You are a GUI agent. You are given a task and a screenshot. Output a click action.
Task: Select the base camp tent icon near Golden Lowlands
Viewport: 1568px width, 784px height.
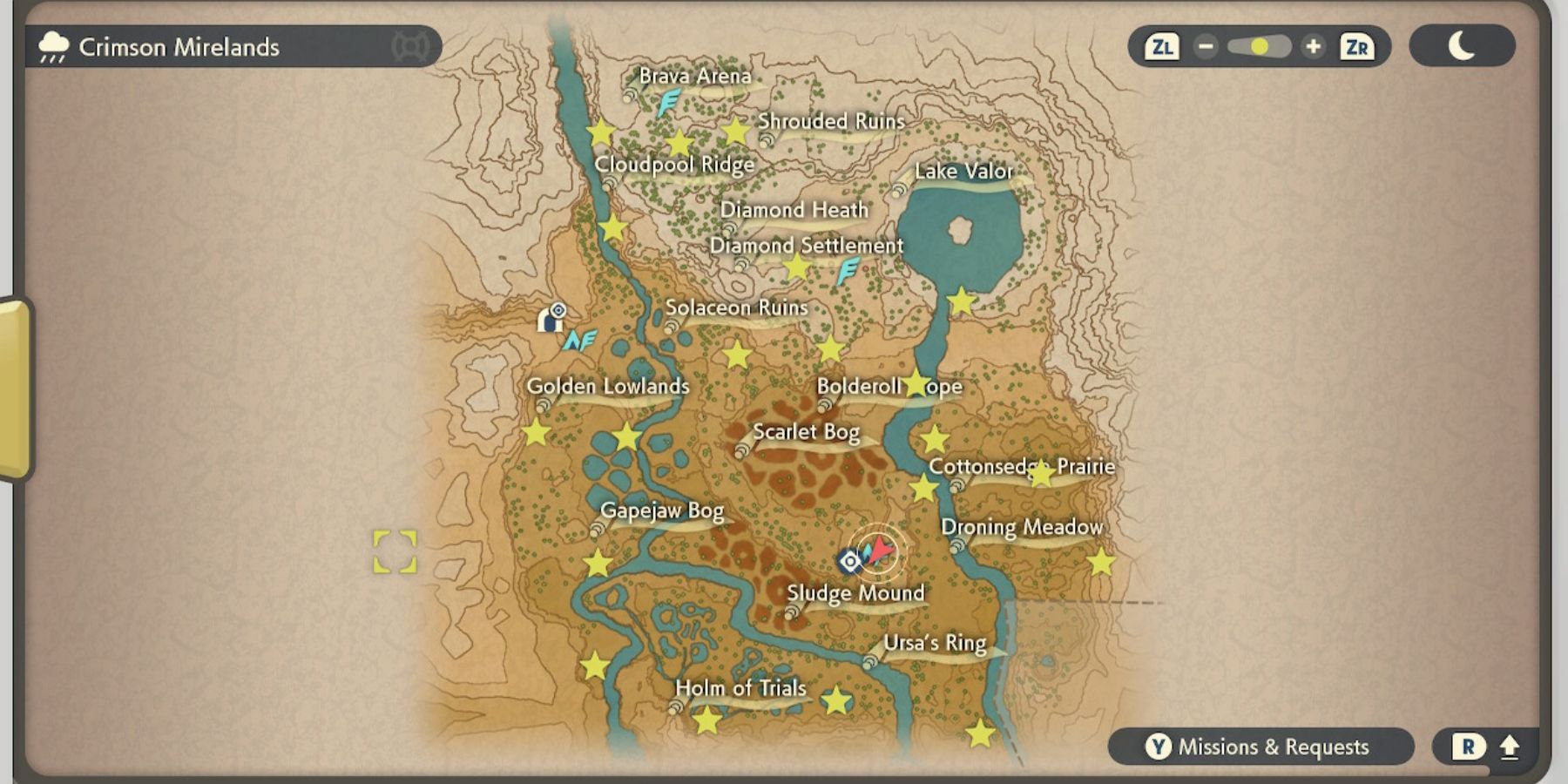[551, 321]
